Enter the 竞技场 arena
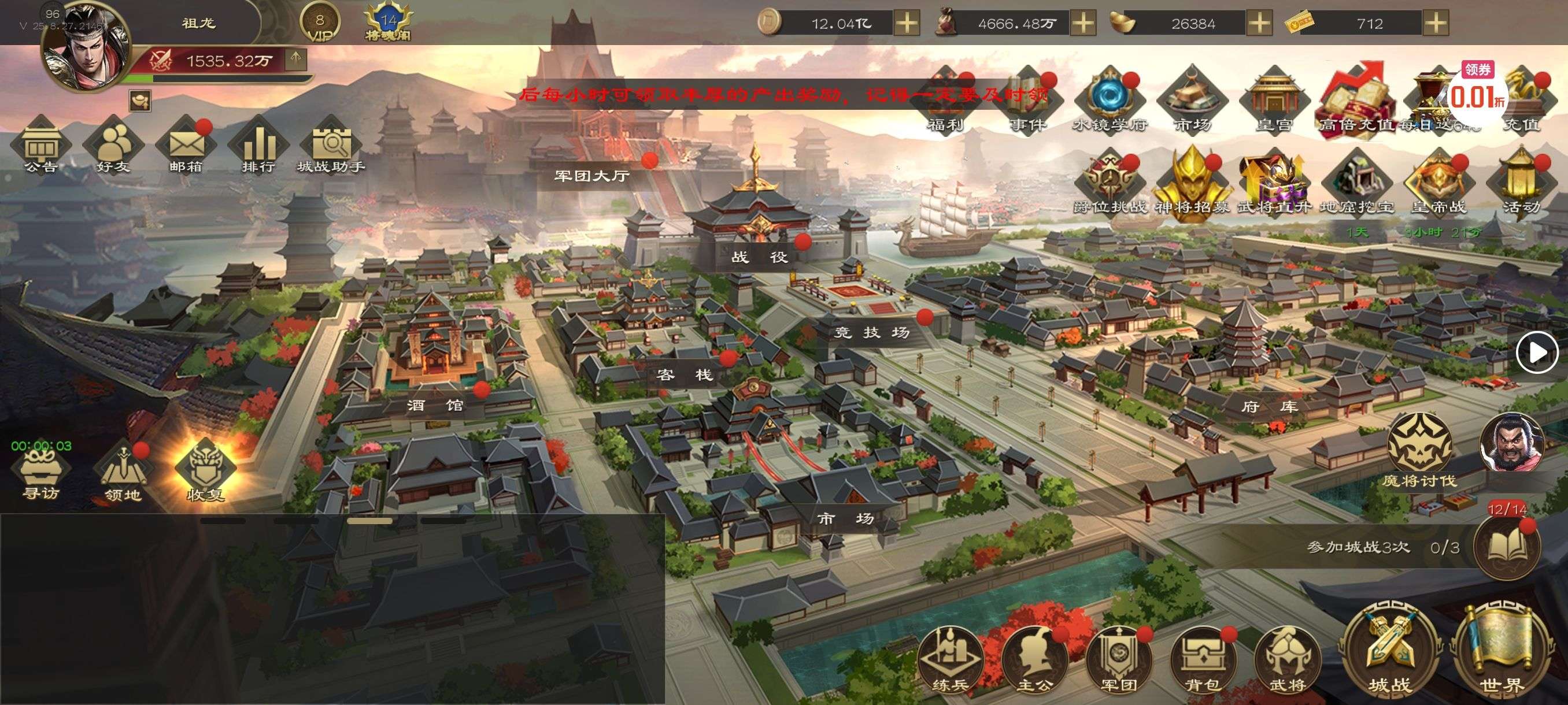Viewport: 1568px width, 705px height. 871,332
